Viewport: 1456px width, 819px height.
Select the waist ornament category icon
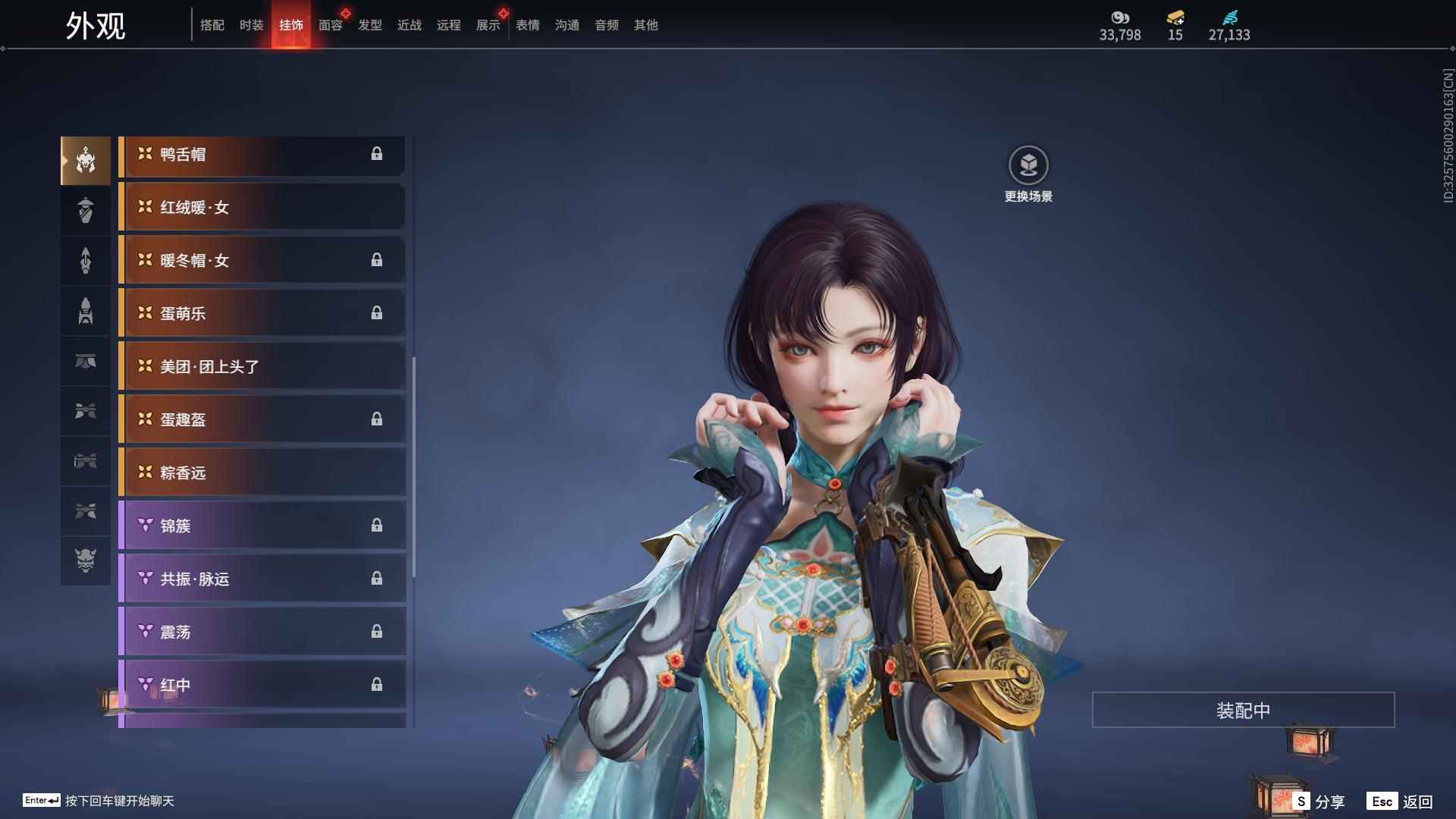coord(86,362)
